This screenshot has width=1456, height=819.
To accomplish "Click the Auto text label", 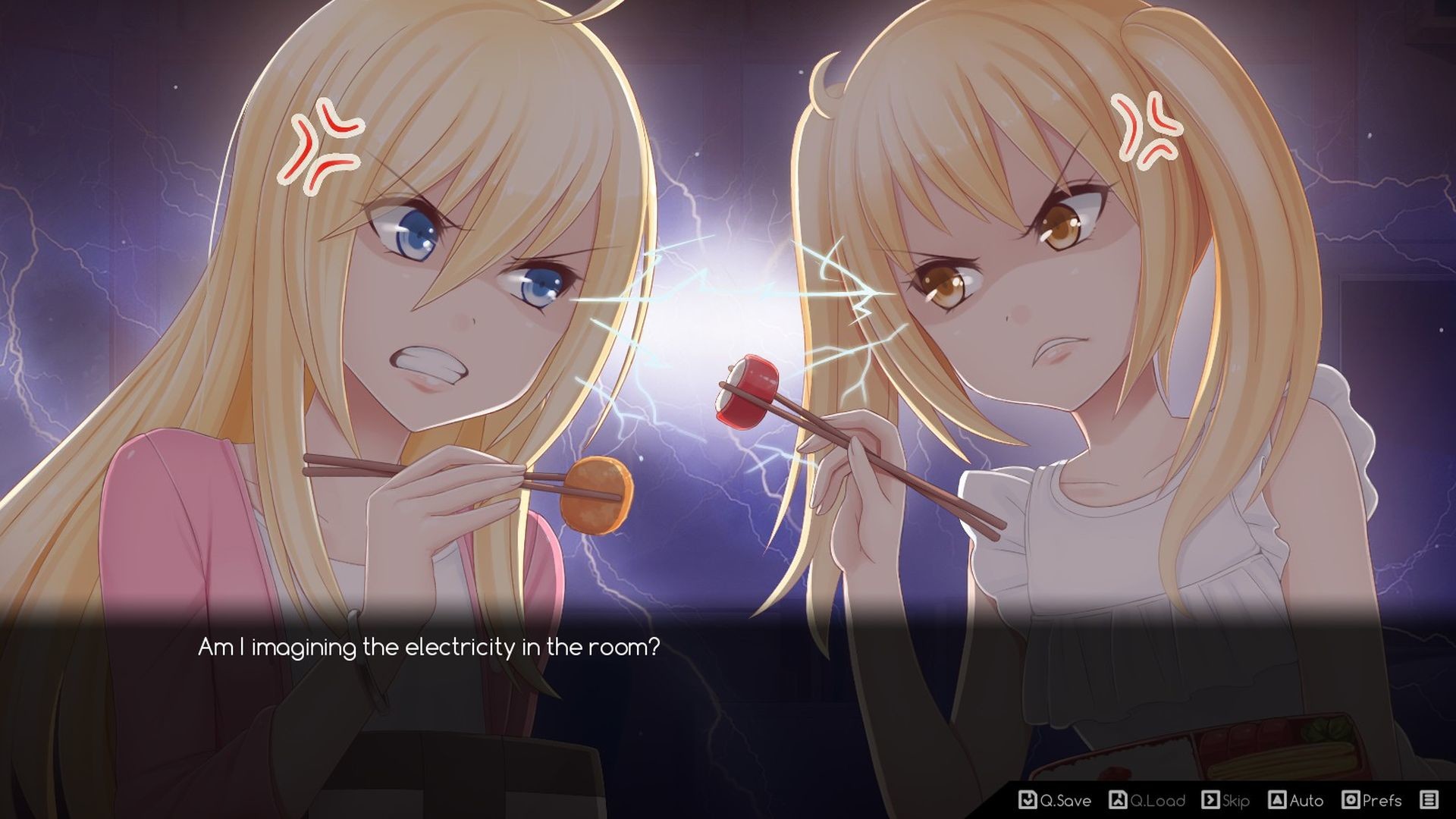I will click(x=1306, y=801).
